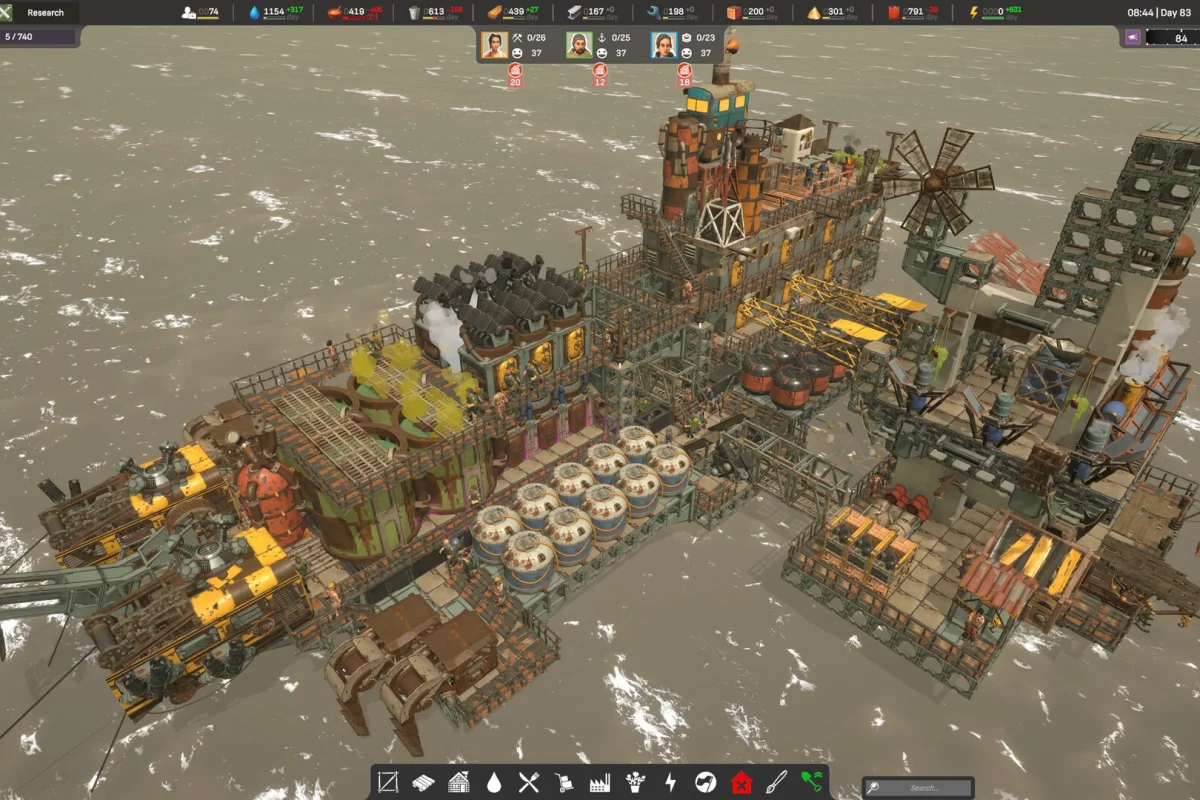The image size is (1200, 800).
Task: Open the Research panel
Action: pyautogui.click(x=45, y=13)
